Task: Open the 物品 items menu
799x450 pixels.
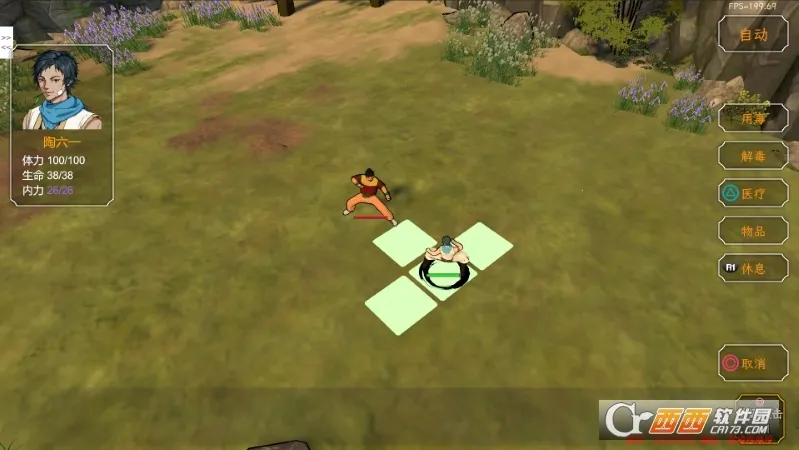Action: (x=753, y=231)
